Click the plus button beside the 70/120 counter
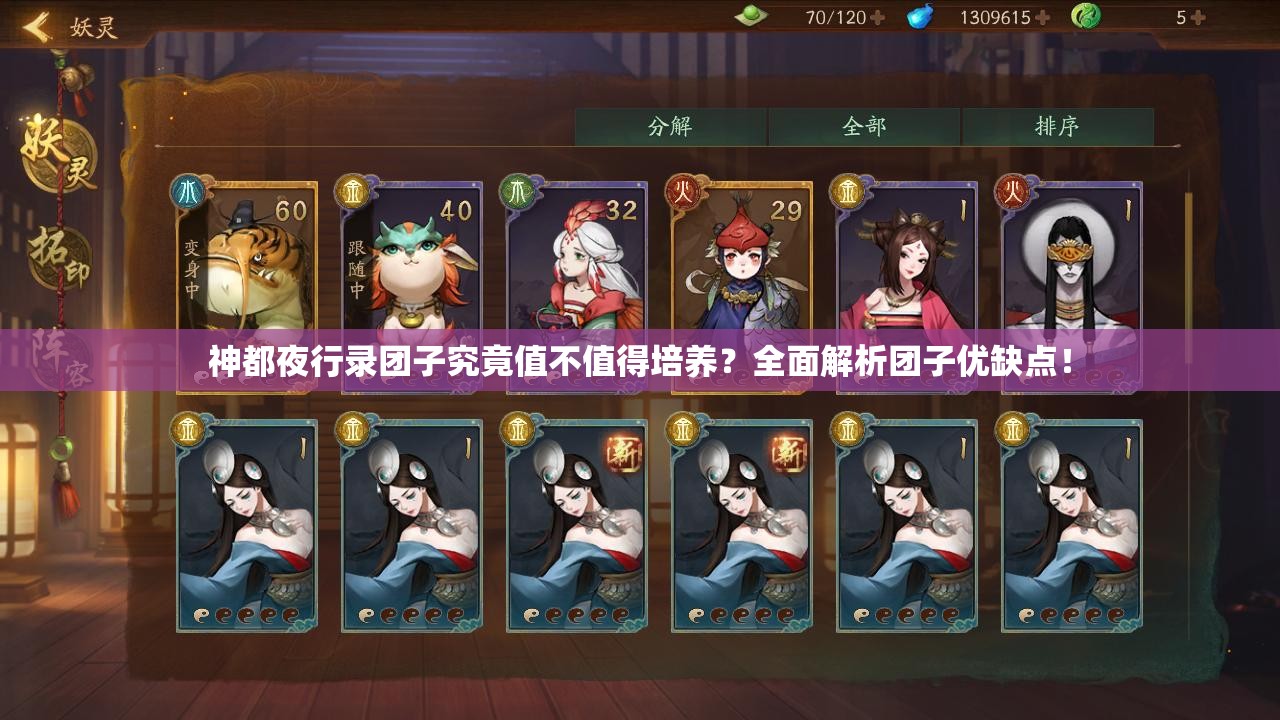 click(x=877, y=15)
